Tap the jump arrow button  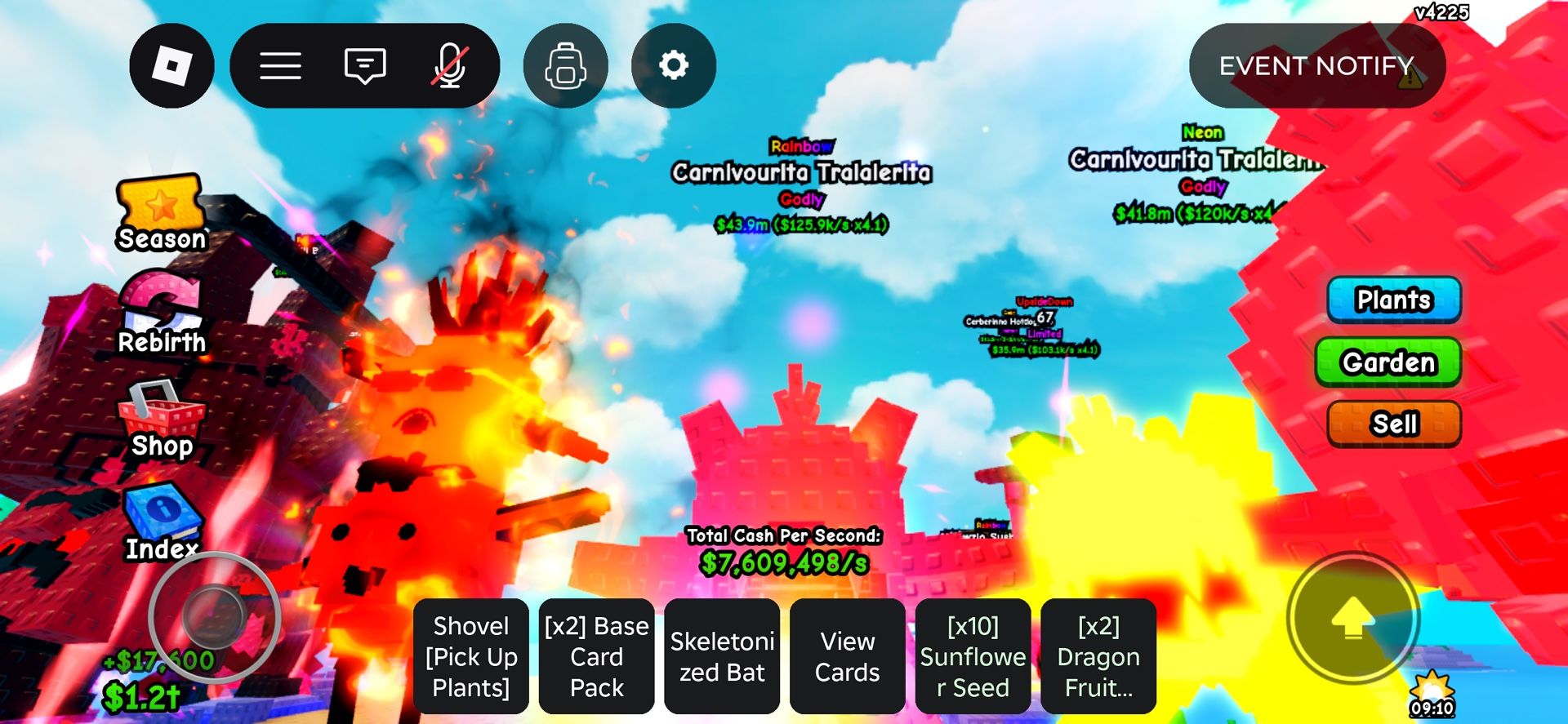tap(1352, 619)
